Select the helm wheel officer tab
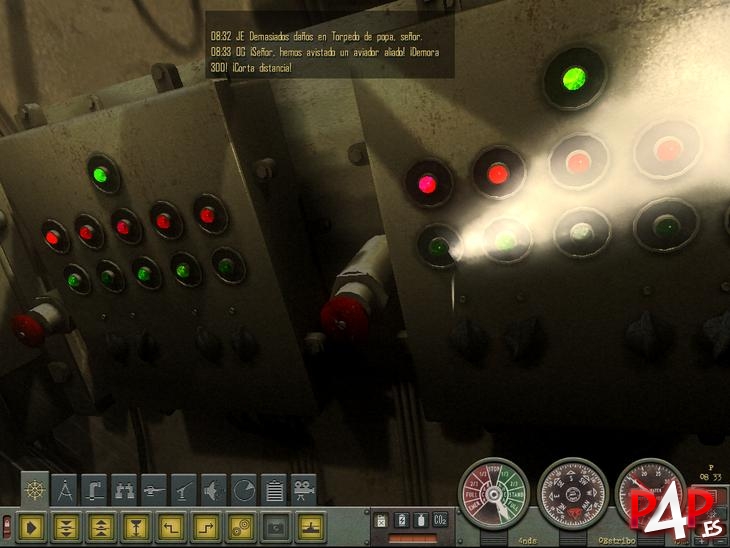Screen dimensions: 730x548 [x=35, y=489]
